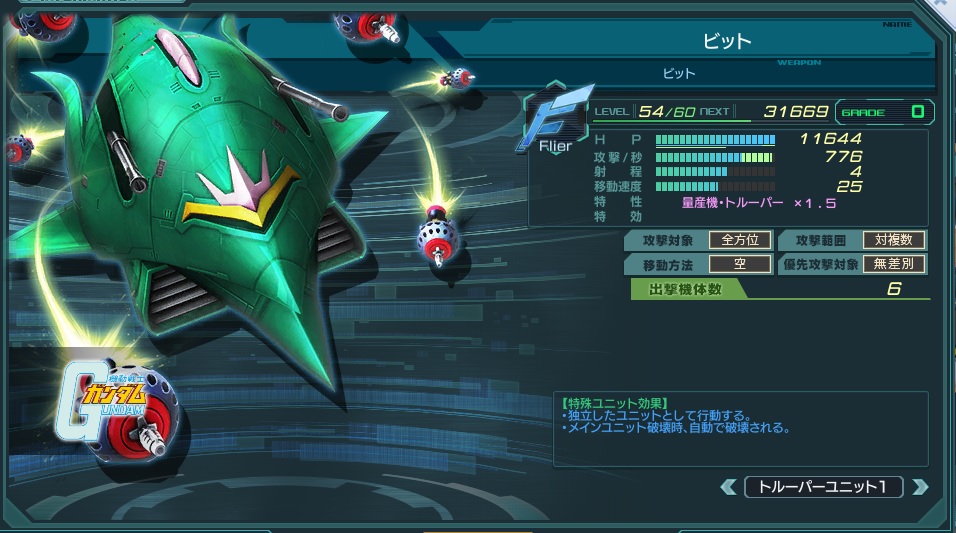Select the トルーパーユニット1 label button

(x=824, y=487)
